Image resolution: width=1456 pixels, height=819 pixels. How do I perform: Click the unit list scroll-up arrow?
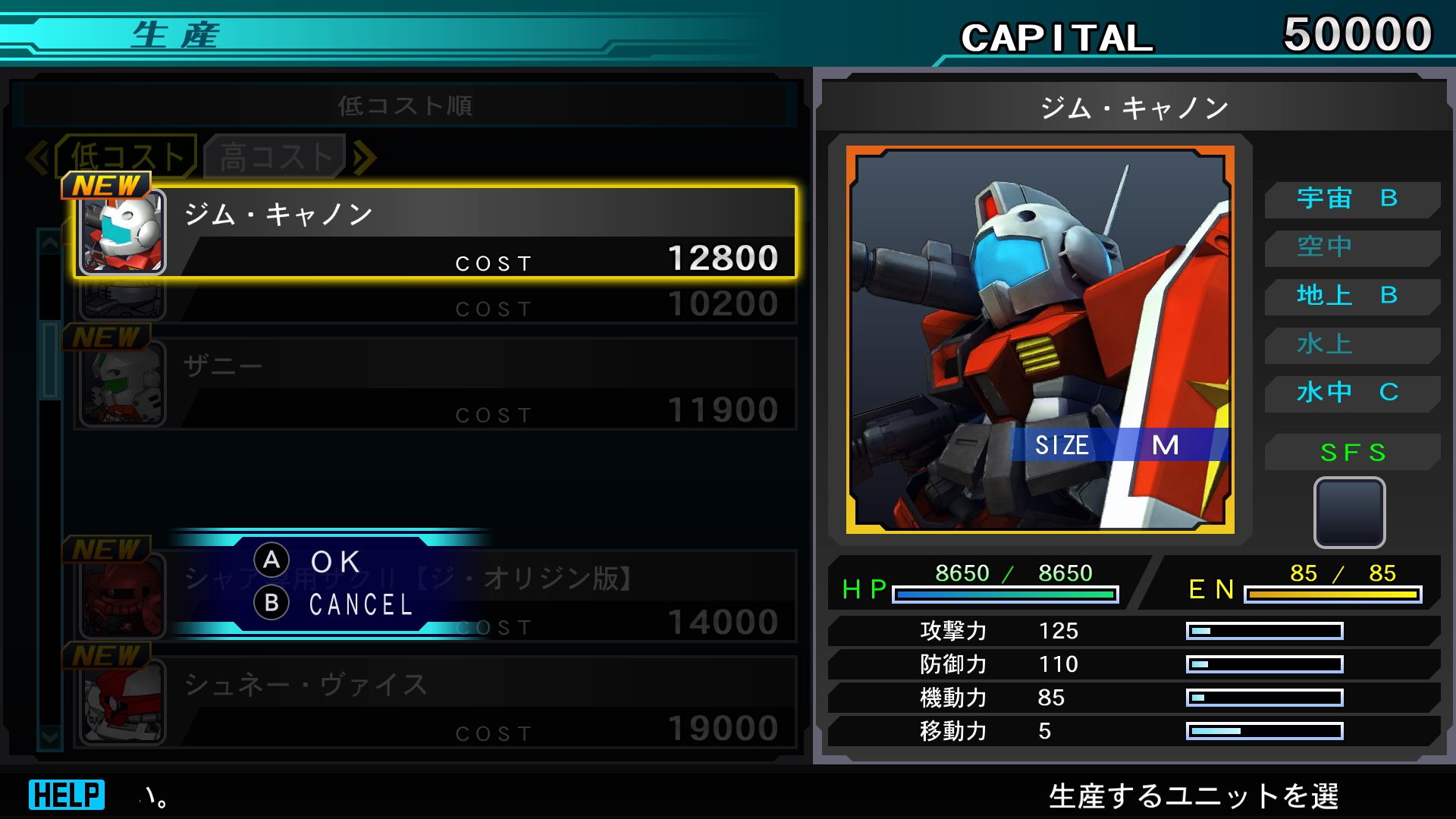[x=50, y=243]
